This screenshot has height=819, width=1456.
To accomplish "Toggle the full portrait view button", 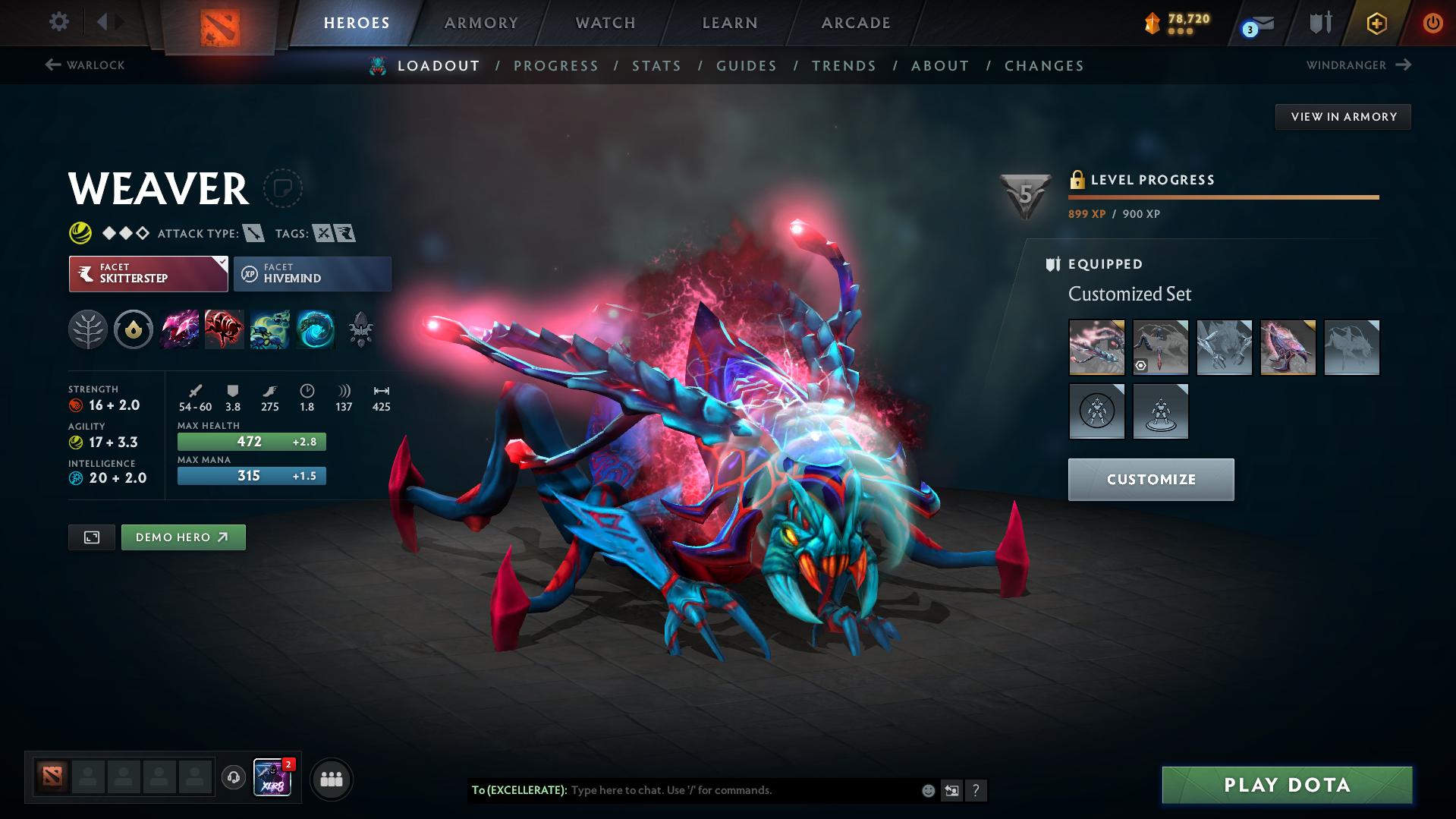I will click(91, 537).
